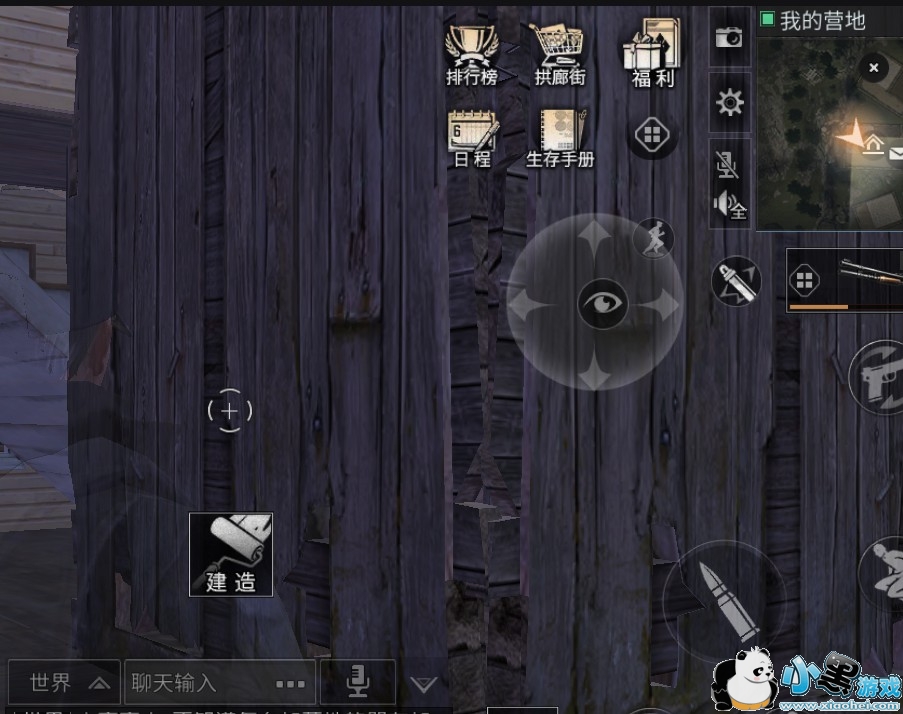Open the 福利 gift rewards menu
Screen dimensions: 903x714
[652, 54]
